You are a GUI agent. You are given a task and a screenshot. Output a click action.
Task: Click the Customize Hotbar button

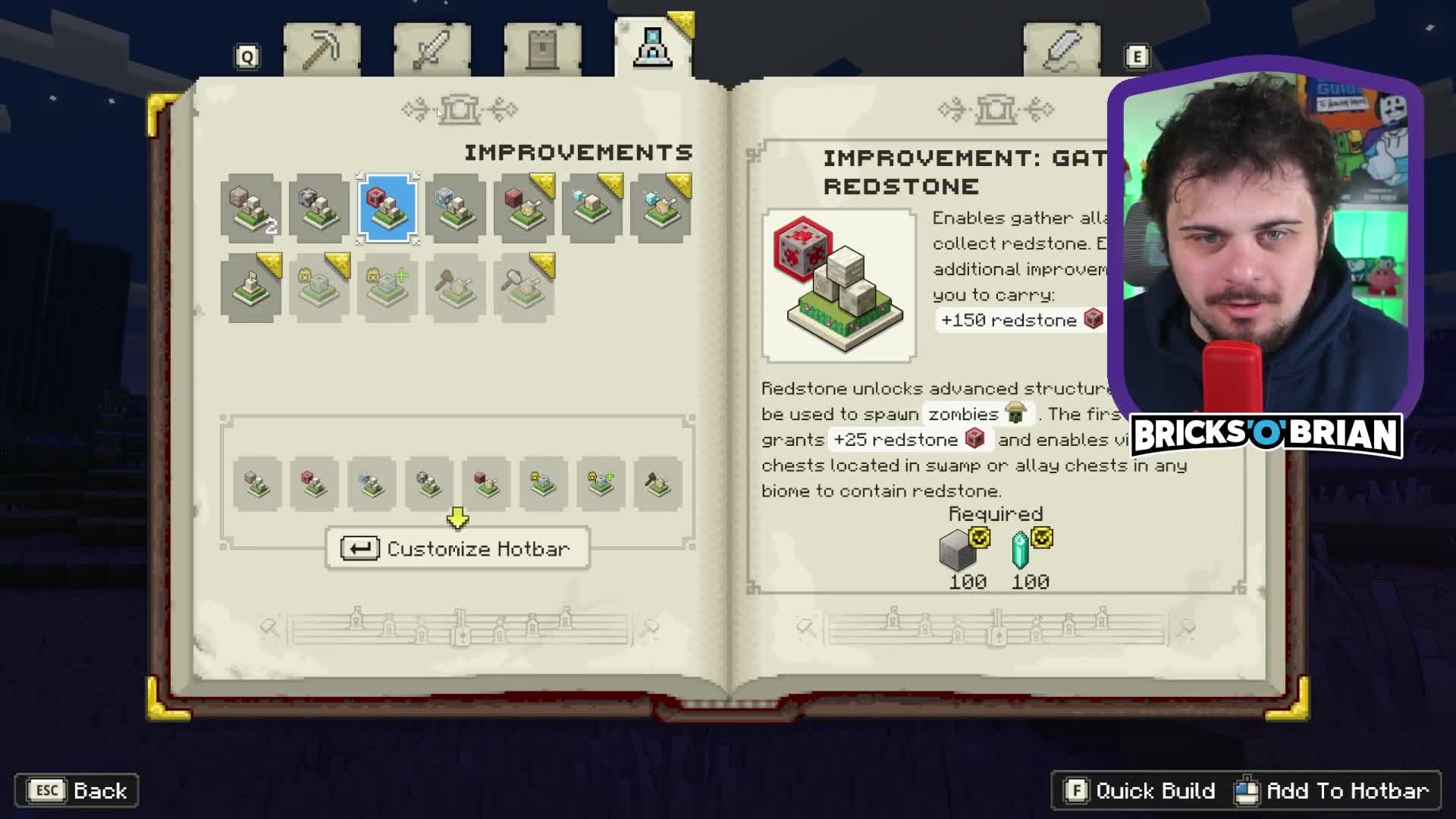457,548
